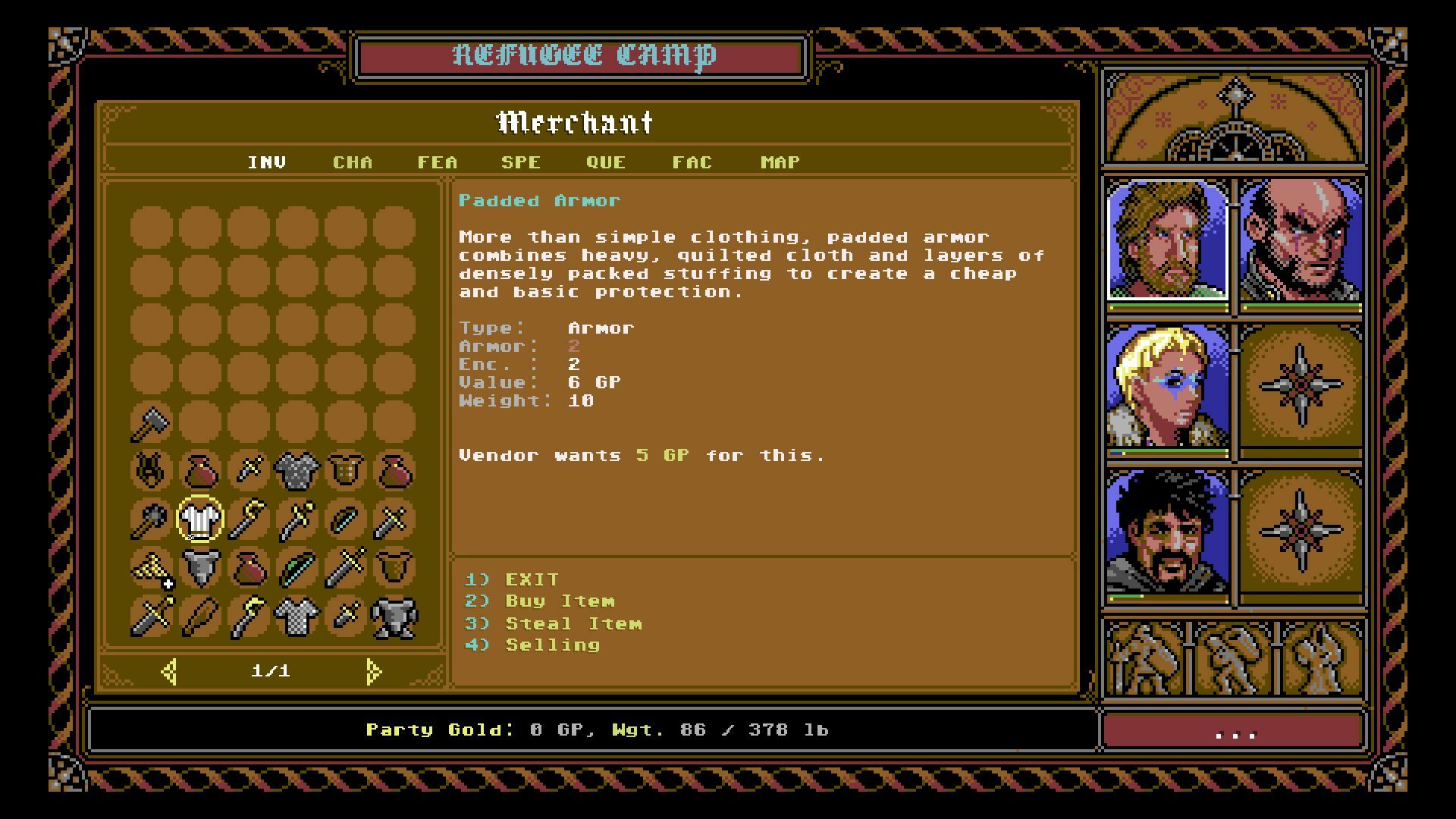This screenshot has width=1456, height=819.
Task: Pick a red pouch item from the stock
Action: click(200, 472)
